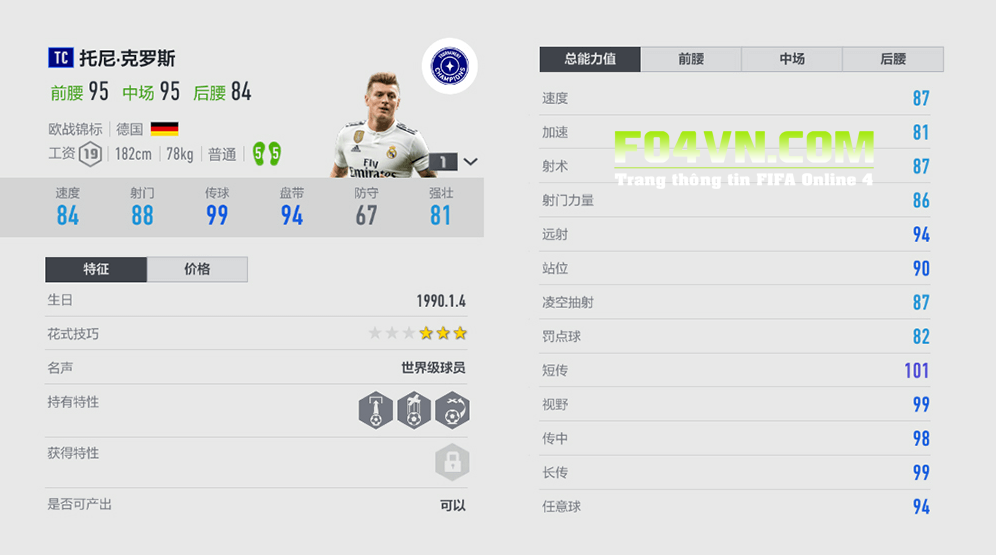Switch to the 价格 price tab
996x555 pixels.
click(x=197, y=269)
